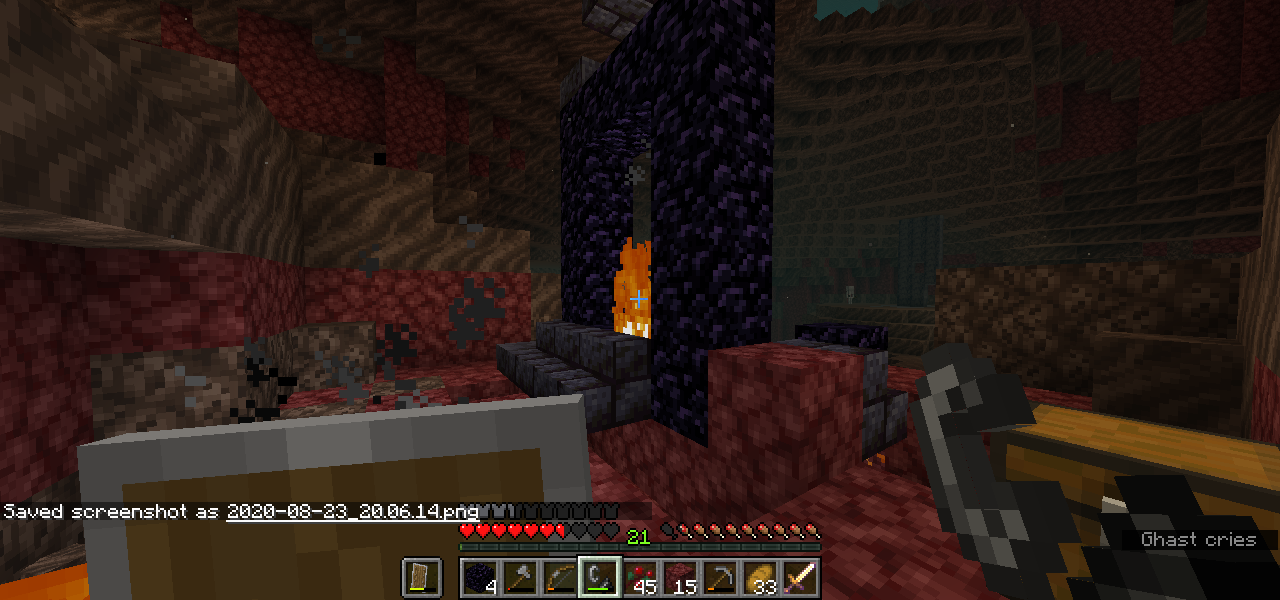Image resolution: width=1280 pixels, height=600 pixels.
Task: Switch to the axe in the hotbar
Action: pos(520,578)
